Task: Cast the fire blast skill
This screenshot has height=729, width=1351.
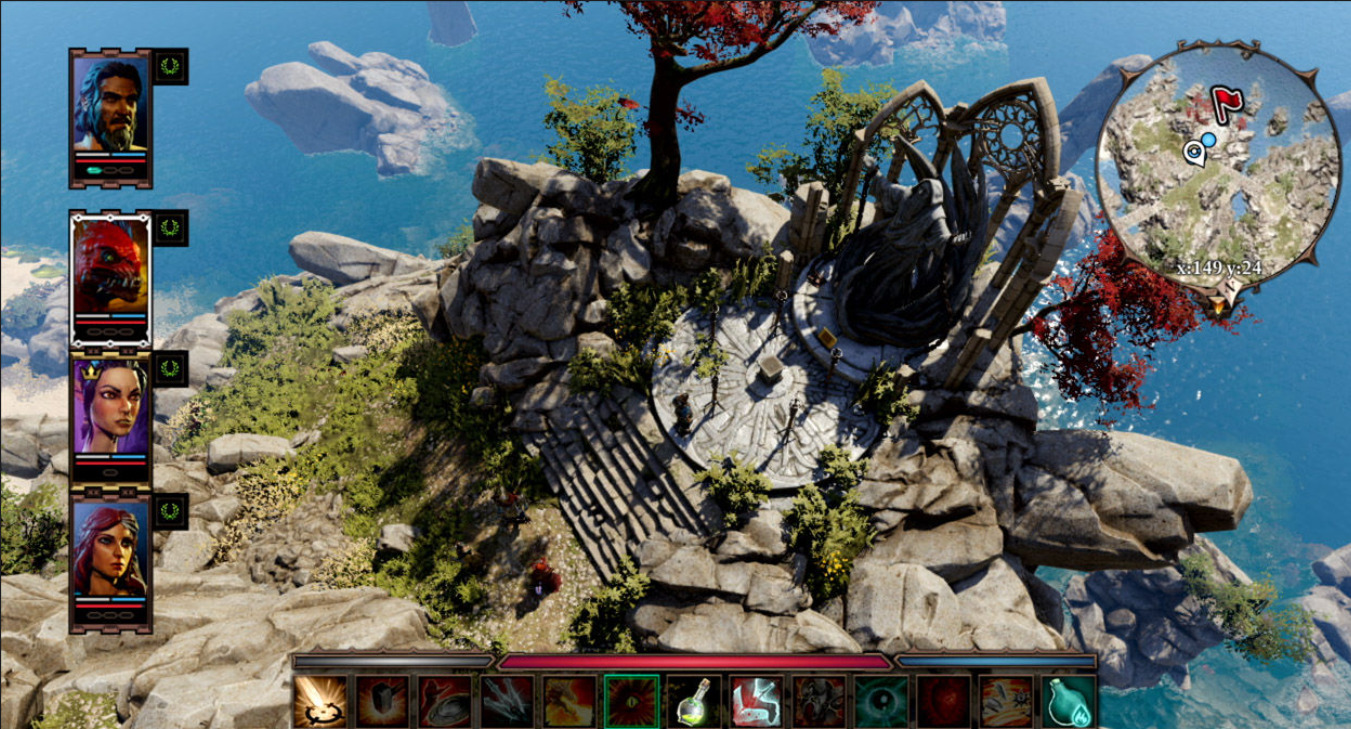Action: coord(570,702)
